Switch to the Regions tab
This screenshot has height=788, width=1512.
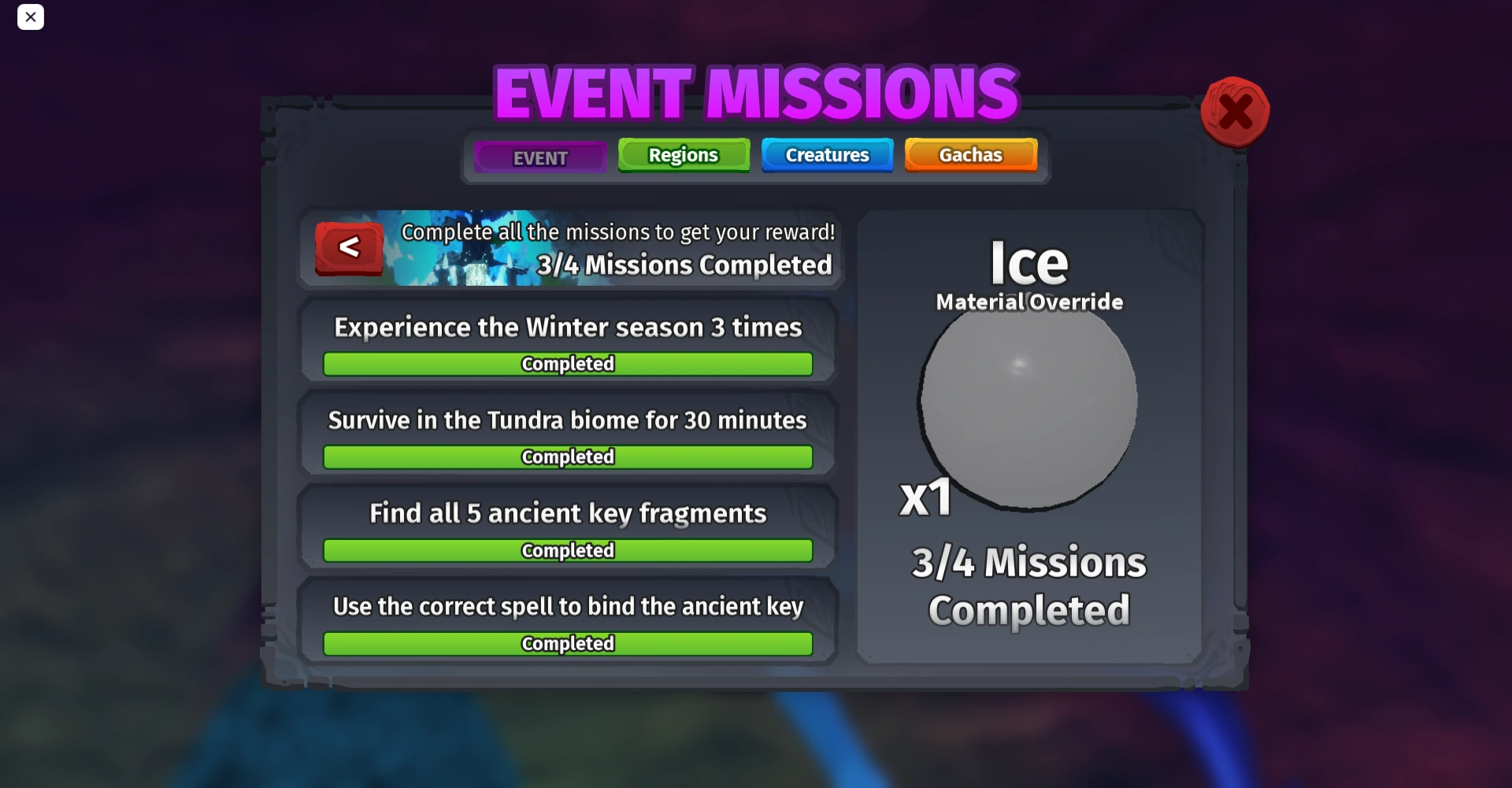(x=683, y=154)
